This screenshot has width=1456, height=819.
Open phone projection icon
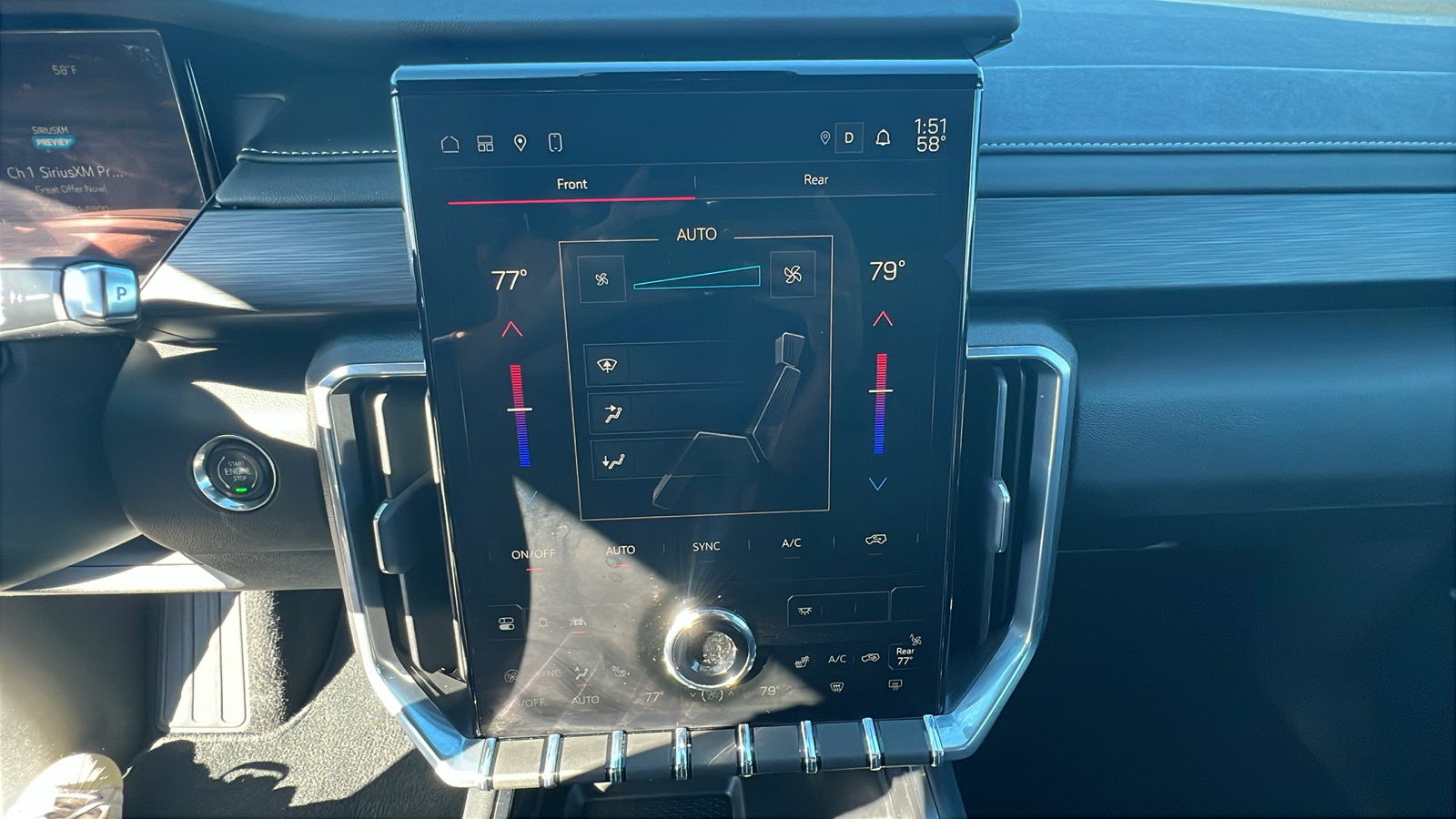click(x=556, y=141)
